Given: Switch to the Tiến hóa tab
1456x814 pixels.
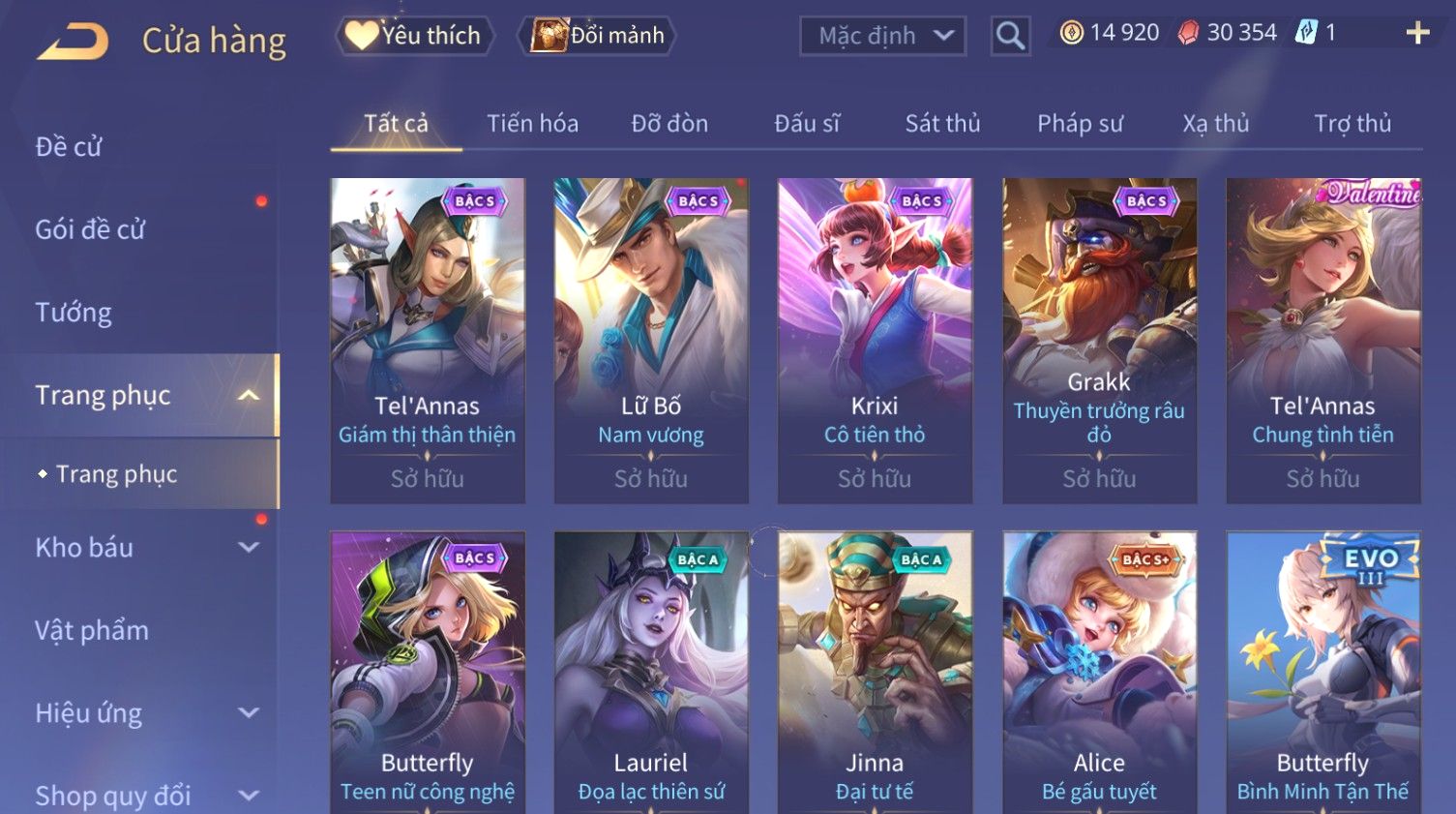Looking at the screenshot, I should pos(532,124).
